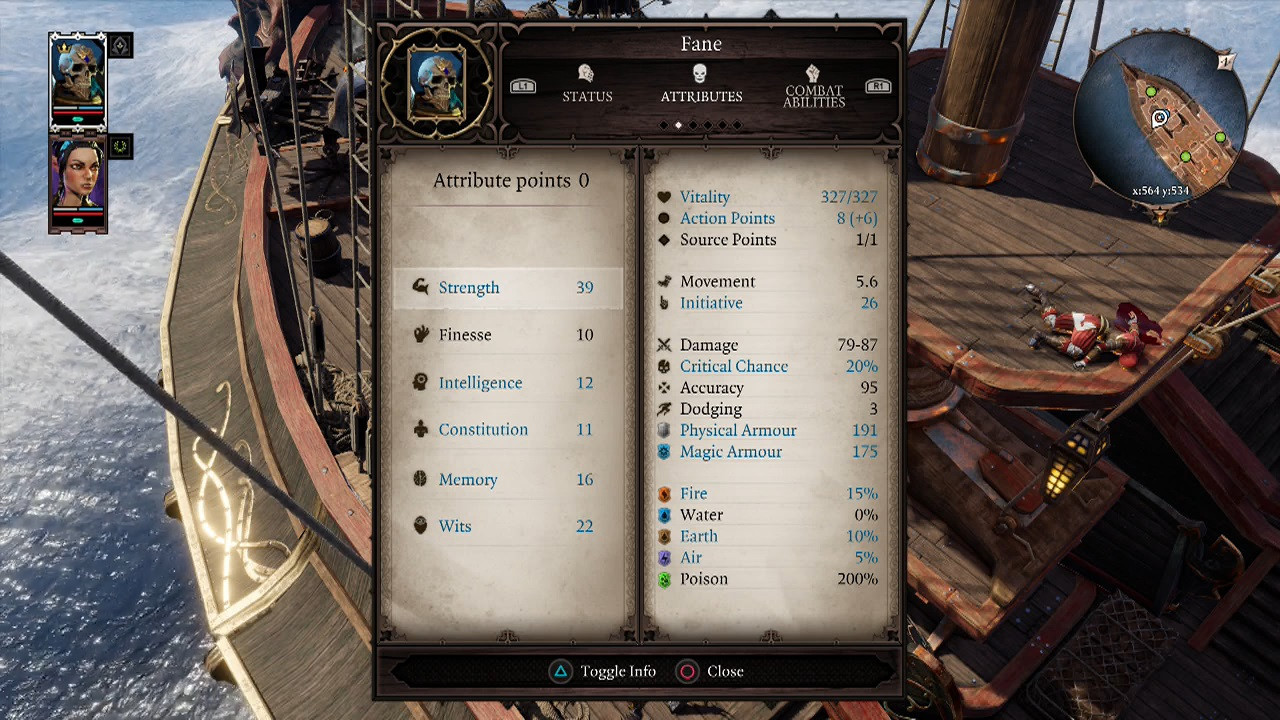
Task: Open the ship minimap
Action: click(x=1160, y=118)
